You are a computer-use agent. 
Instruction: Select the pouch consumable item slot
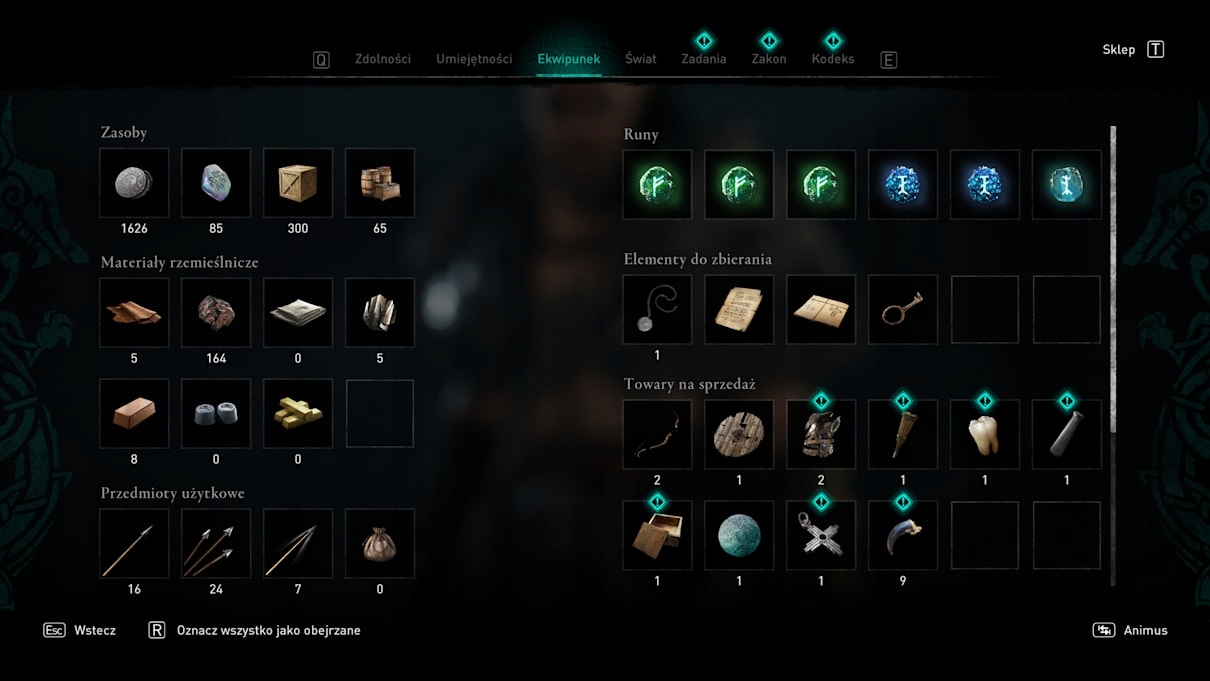click(380, 543)
